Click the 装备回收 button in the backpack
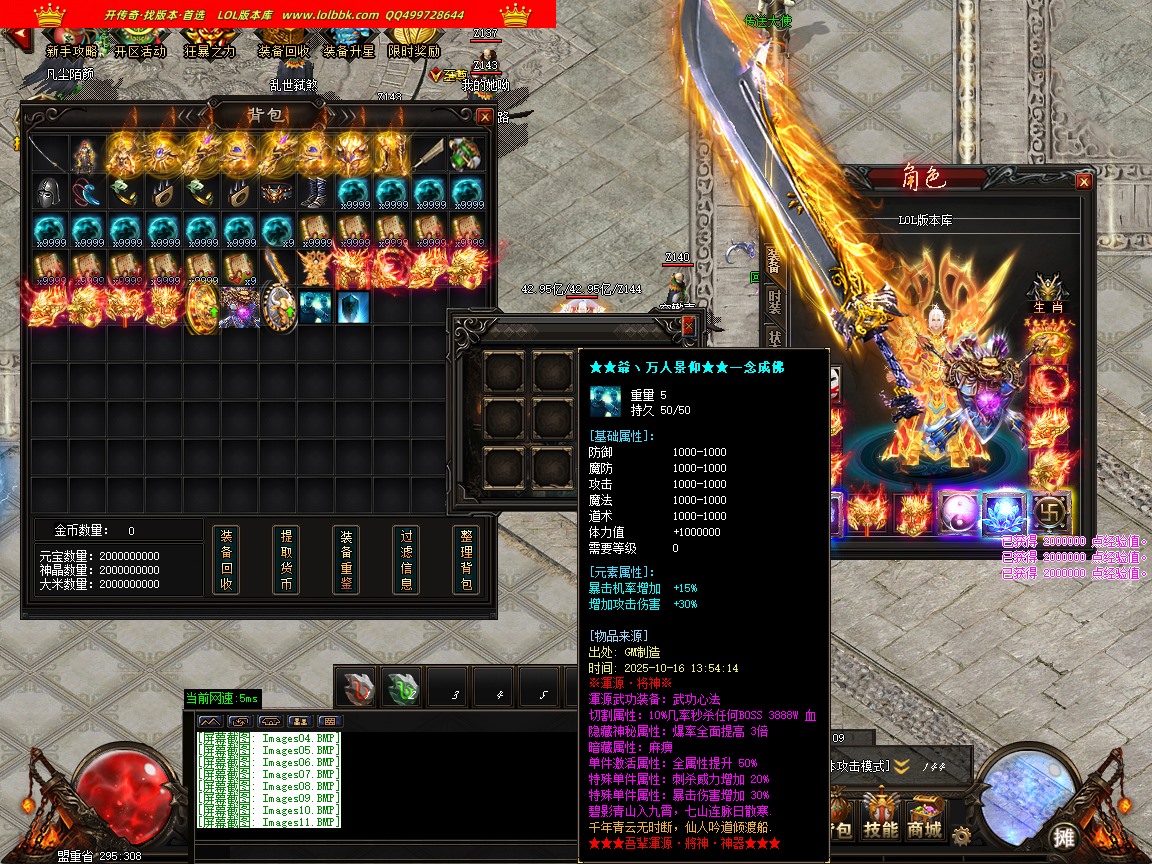The image size is (1152, 864). tap(226, 559)
